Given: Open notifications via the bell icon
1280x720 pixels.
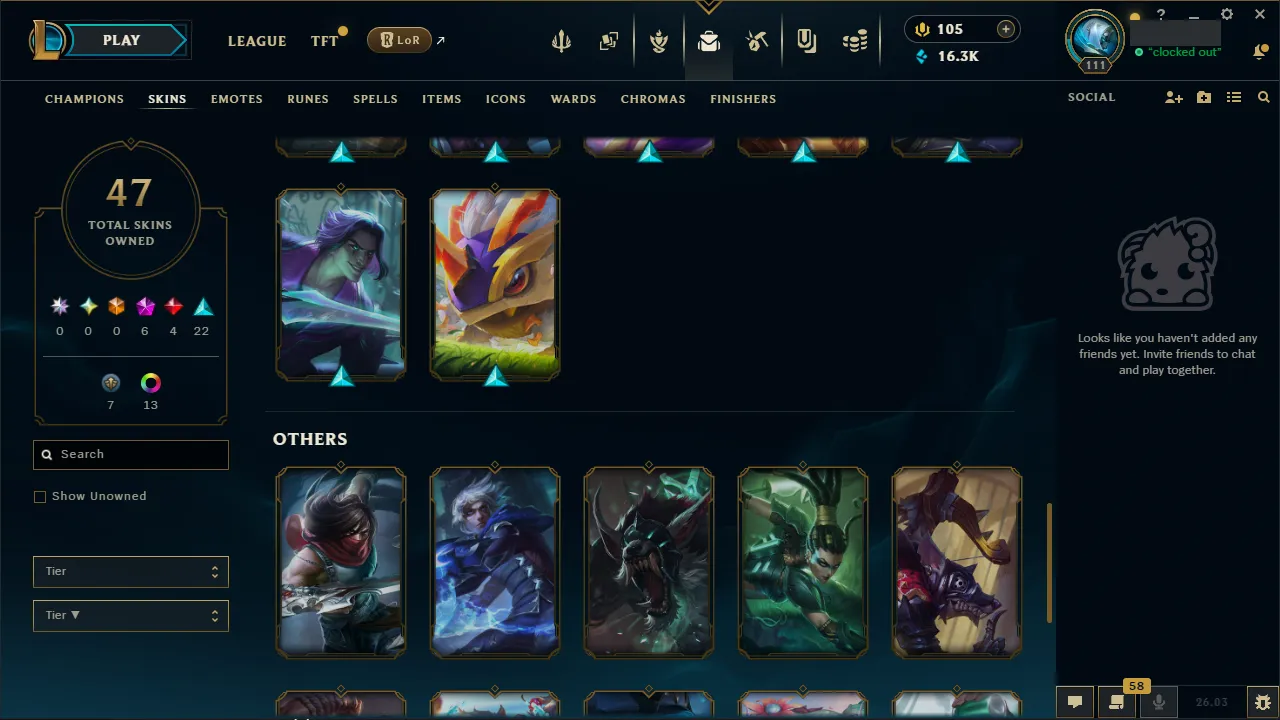Looking at the screenshot, I should [x=1260, y=51].
